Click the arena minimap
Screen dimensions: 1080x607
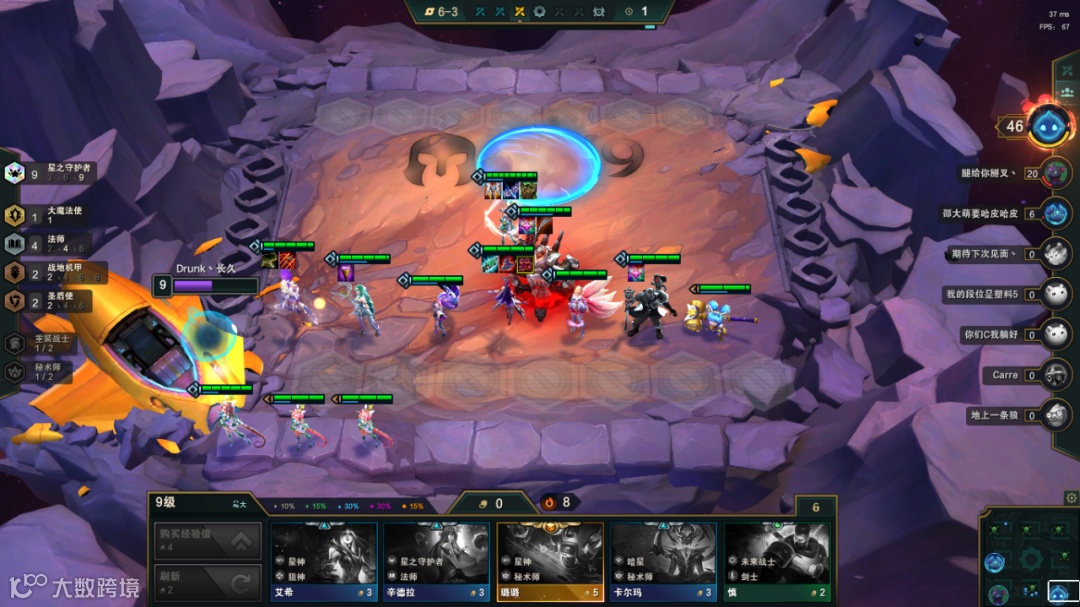point(1030,557)
